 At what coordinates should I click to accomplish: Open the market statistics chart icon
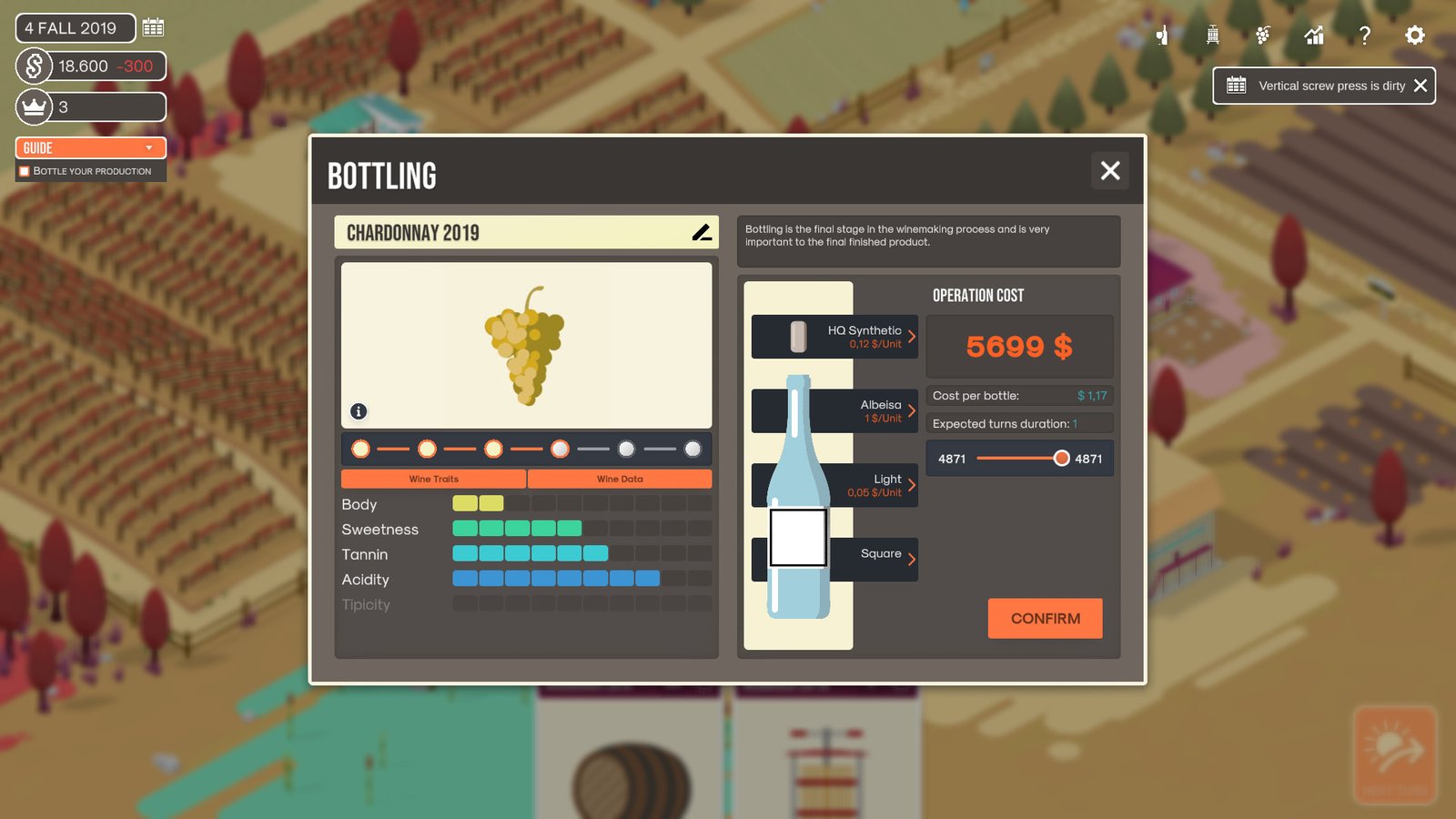(x=1313, y=35)
